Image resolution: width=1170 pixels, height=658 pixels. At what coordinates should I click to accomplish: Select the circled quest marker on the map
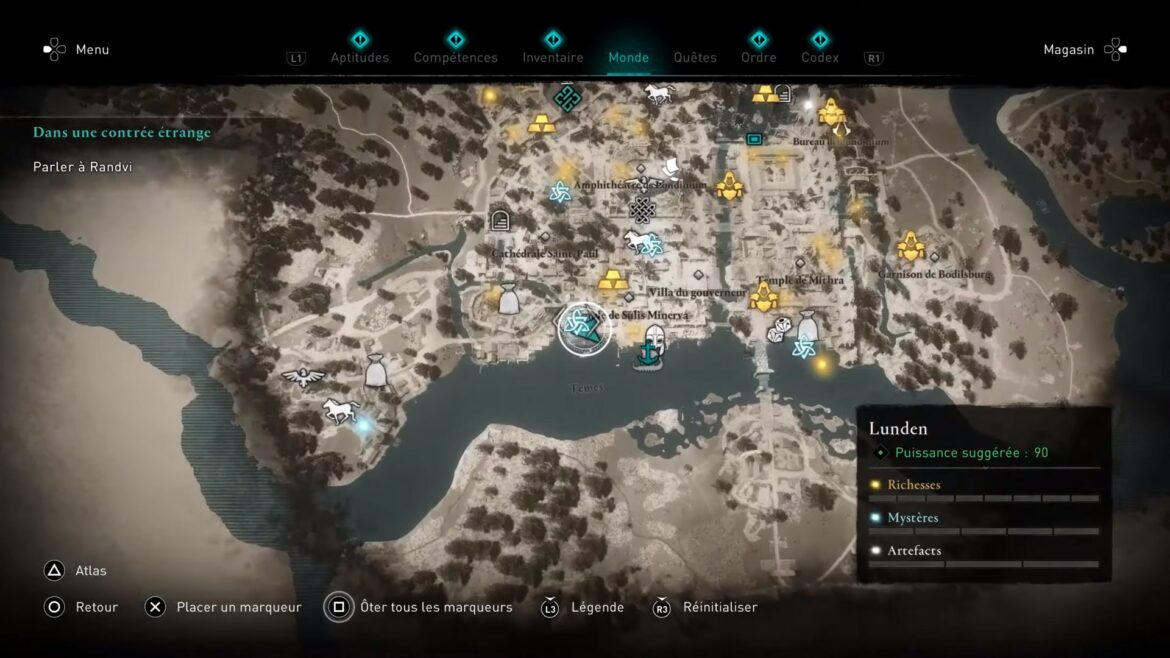(x=584, y=328)
